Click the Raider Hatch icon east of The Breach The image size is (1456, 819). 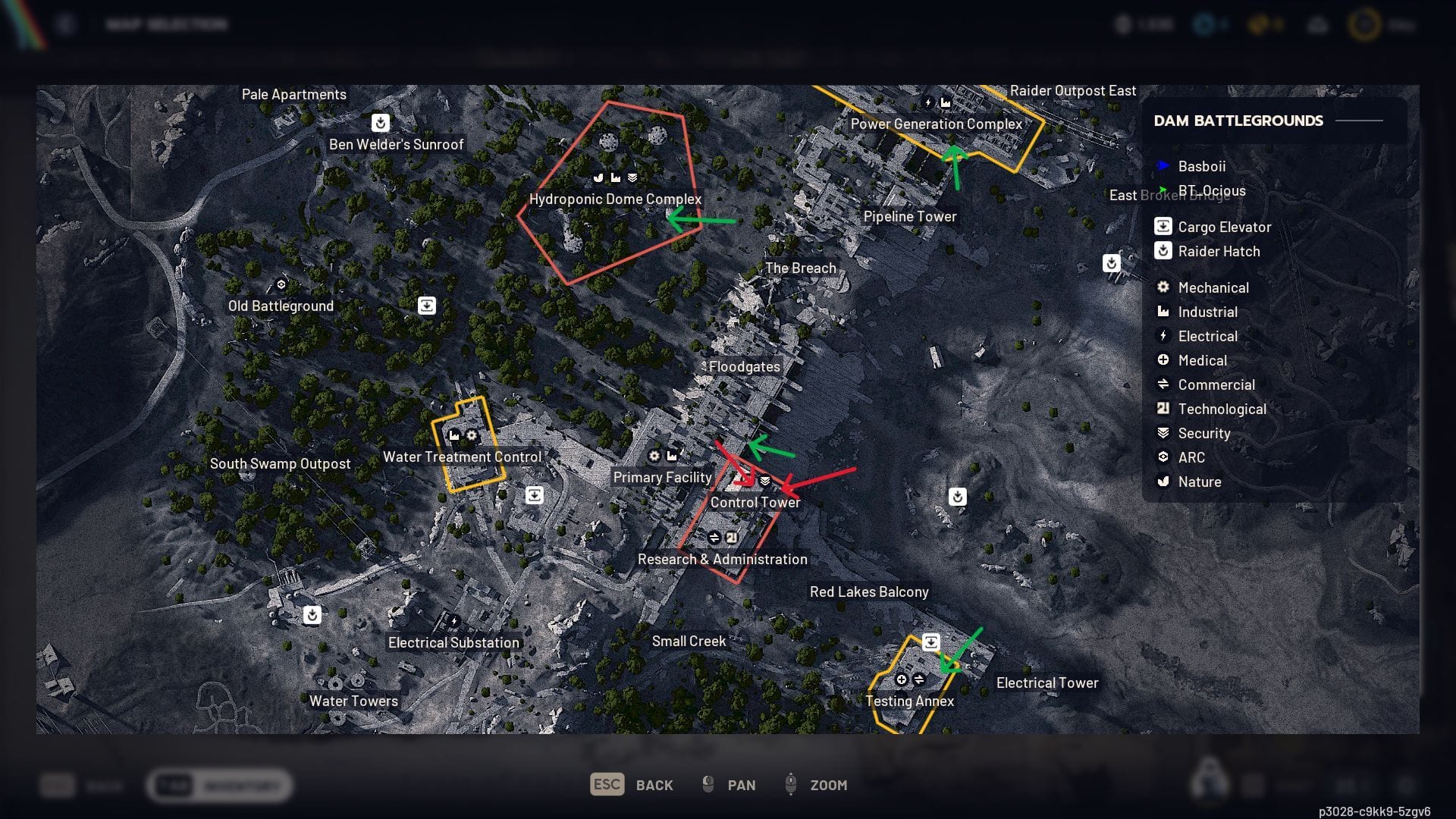click(1110, 263)
